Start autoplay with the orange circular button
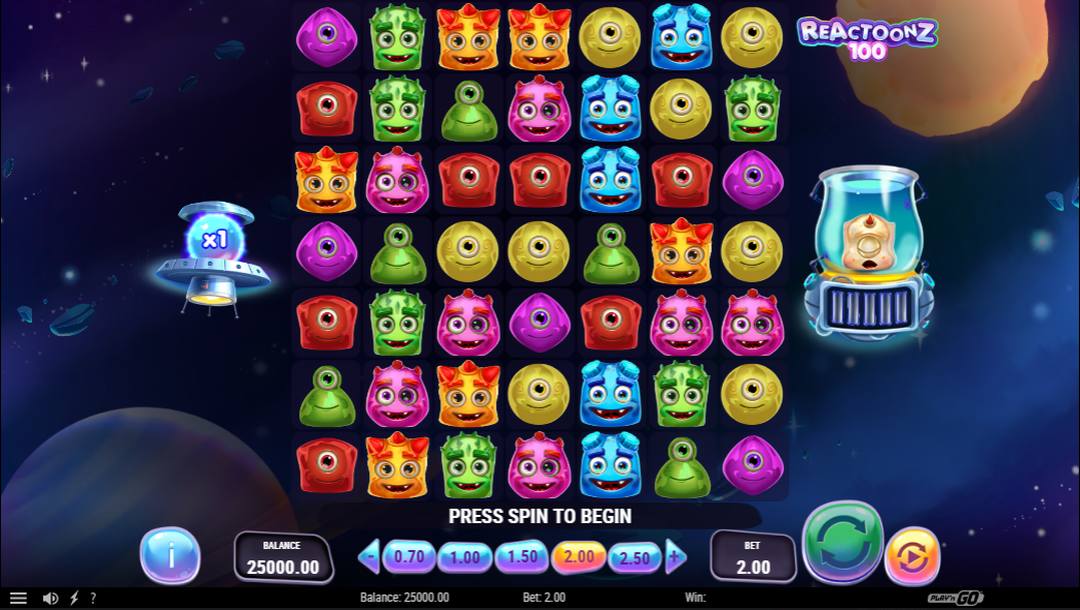Image resolution: width=1080 pixels, height=610 pixels. pos(912,555)
